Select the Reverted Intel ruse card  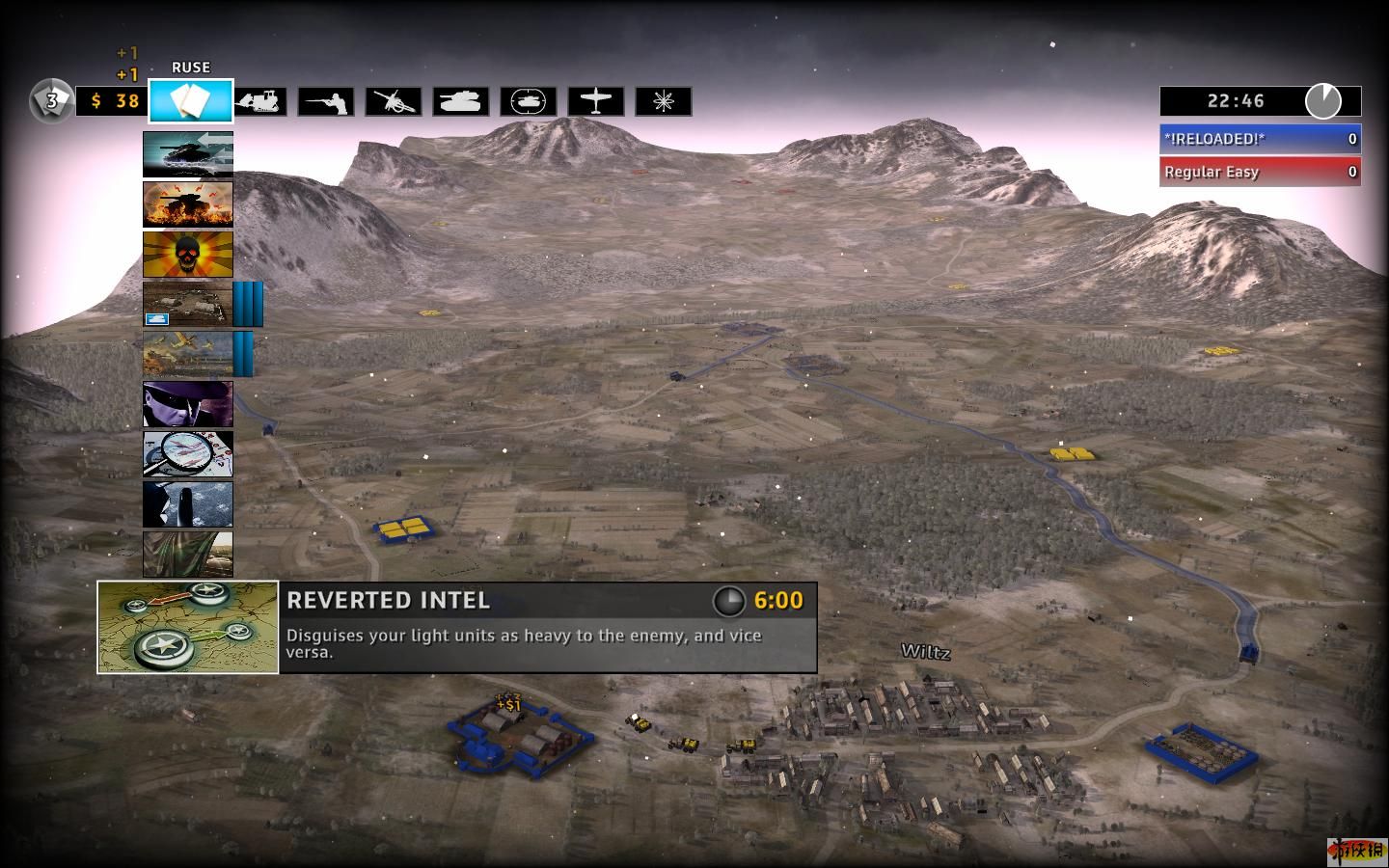188,627
